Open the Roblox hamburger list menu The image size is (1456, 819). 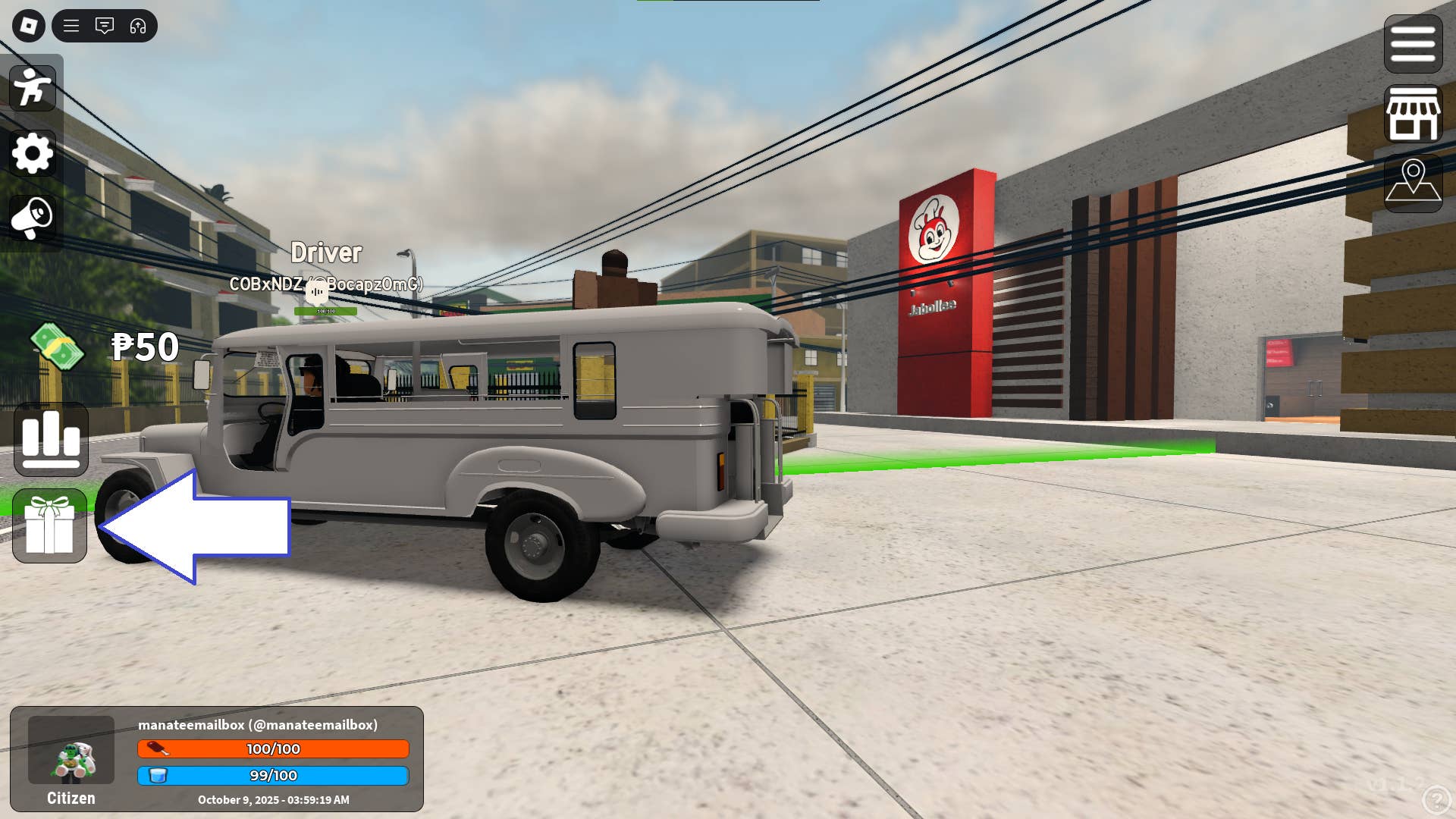(x=71, y=26)
